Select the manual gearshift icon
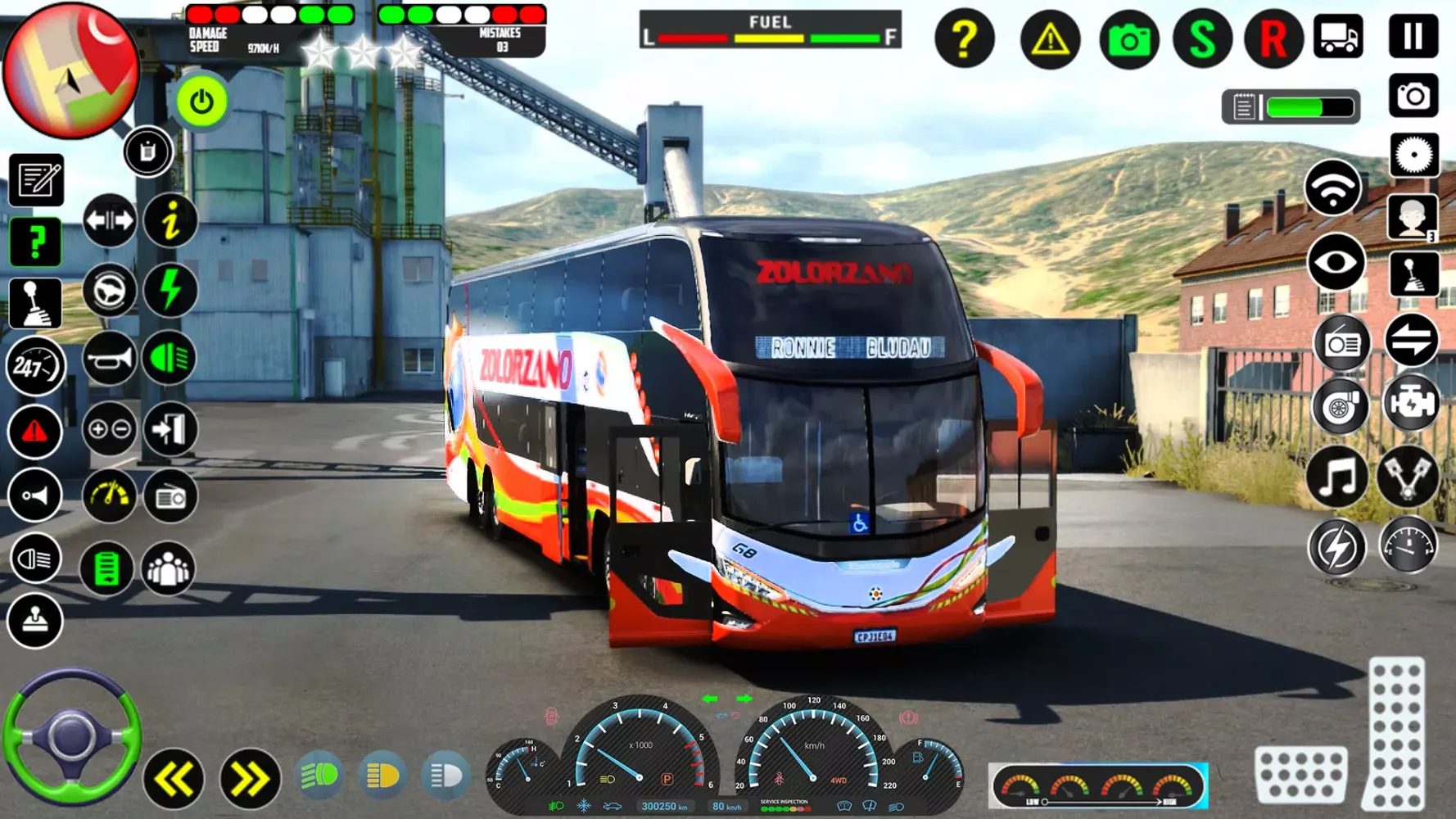Image resolution: width=1456 pixels, height=819 pixels. [36, 301]
